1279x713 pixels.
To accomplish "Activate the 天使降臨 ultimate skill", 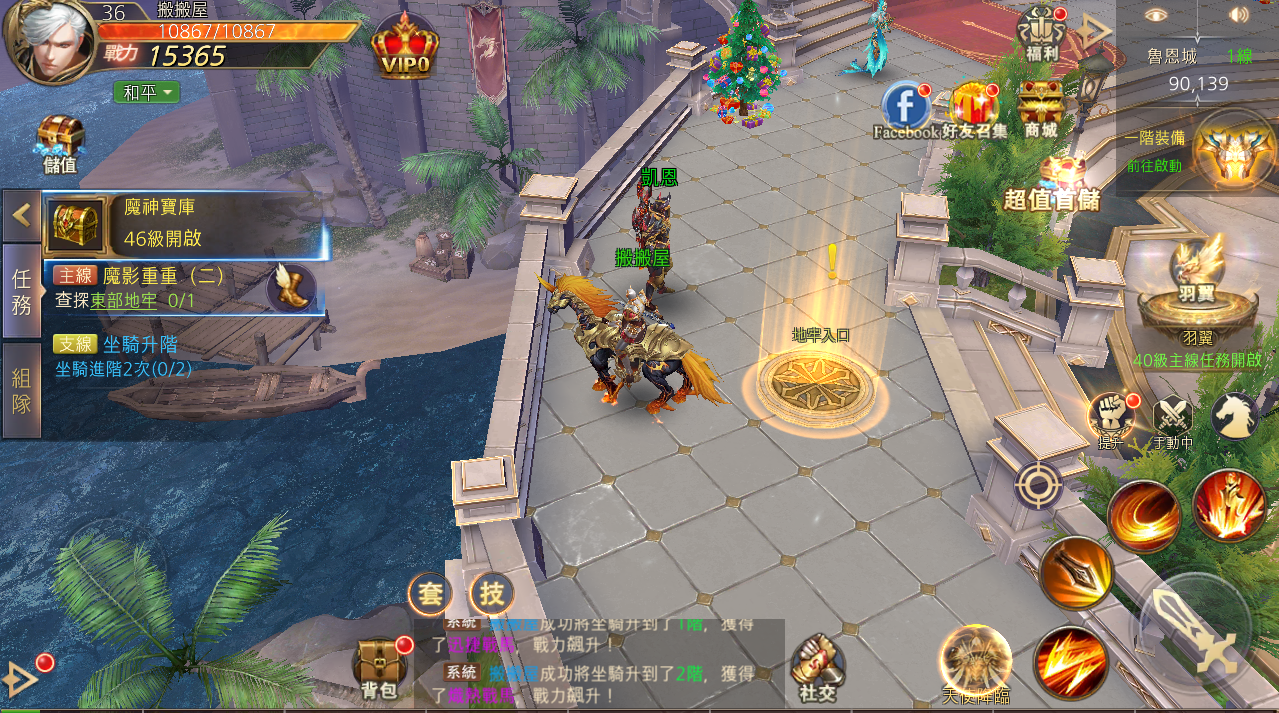I will (x=976, y=661).
